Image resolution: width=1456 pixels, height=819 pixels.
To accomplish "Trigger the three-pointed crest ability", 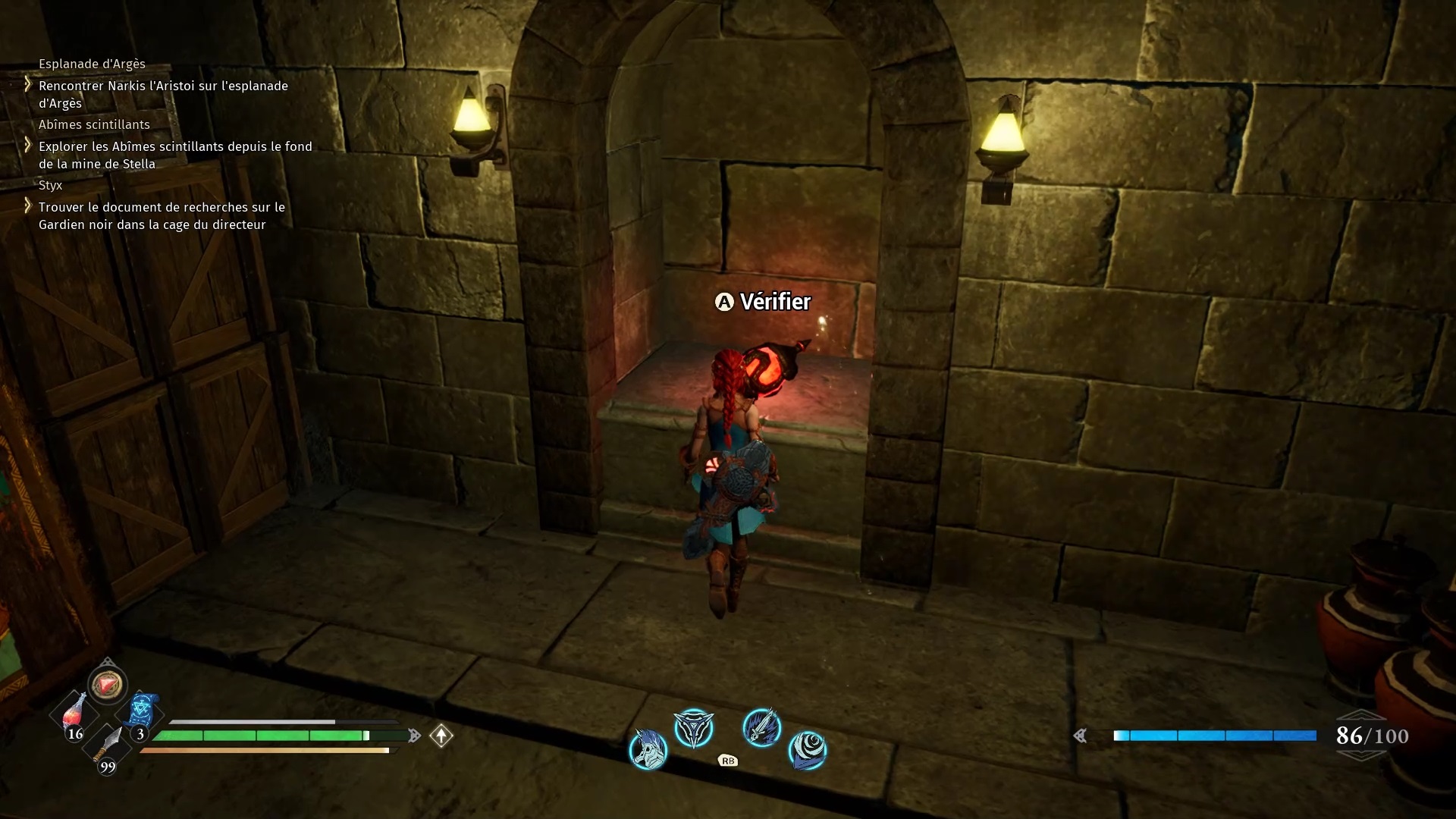I will point(694,729).
